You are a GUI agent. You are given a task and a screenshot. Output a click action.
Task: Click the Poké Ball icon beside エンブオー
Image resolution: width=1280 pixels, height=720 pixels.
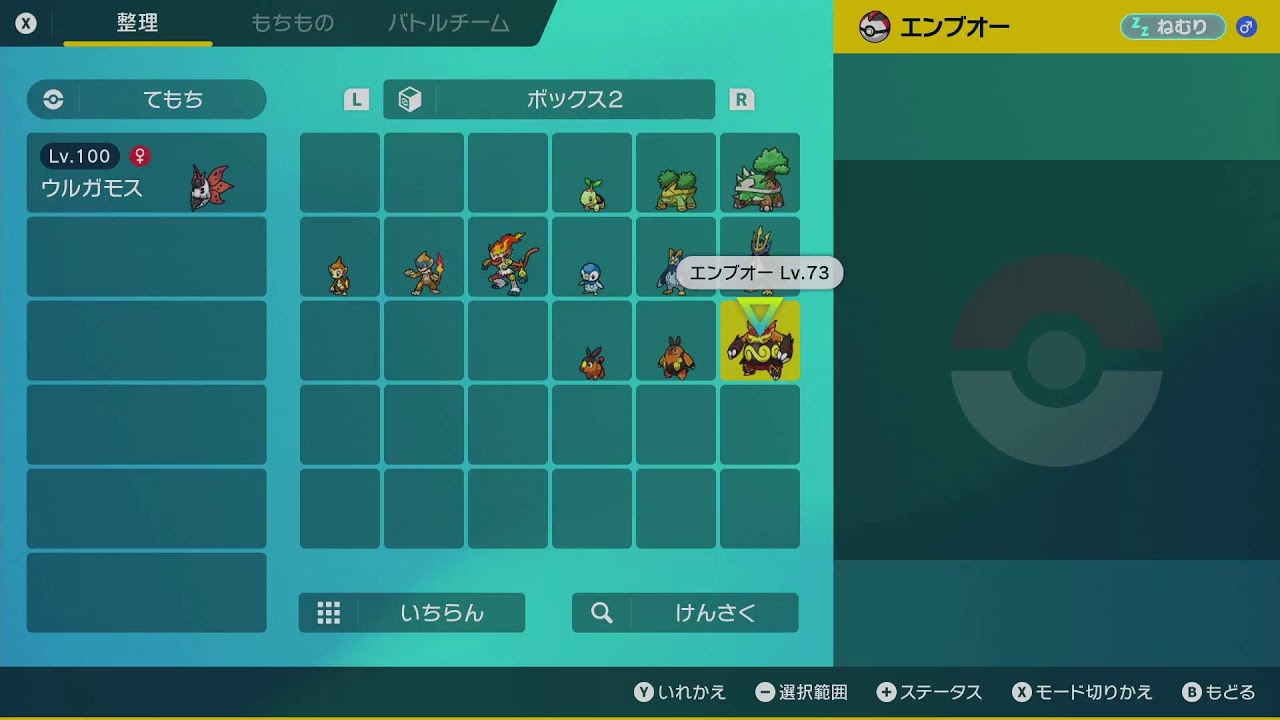coord(874,26)
